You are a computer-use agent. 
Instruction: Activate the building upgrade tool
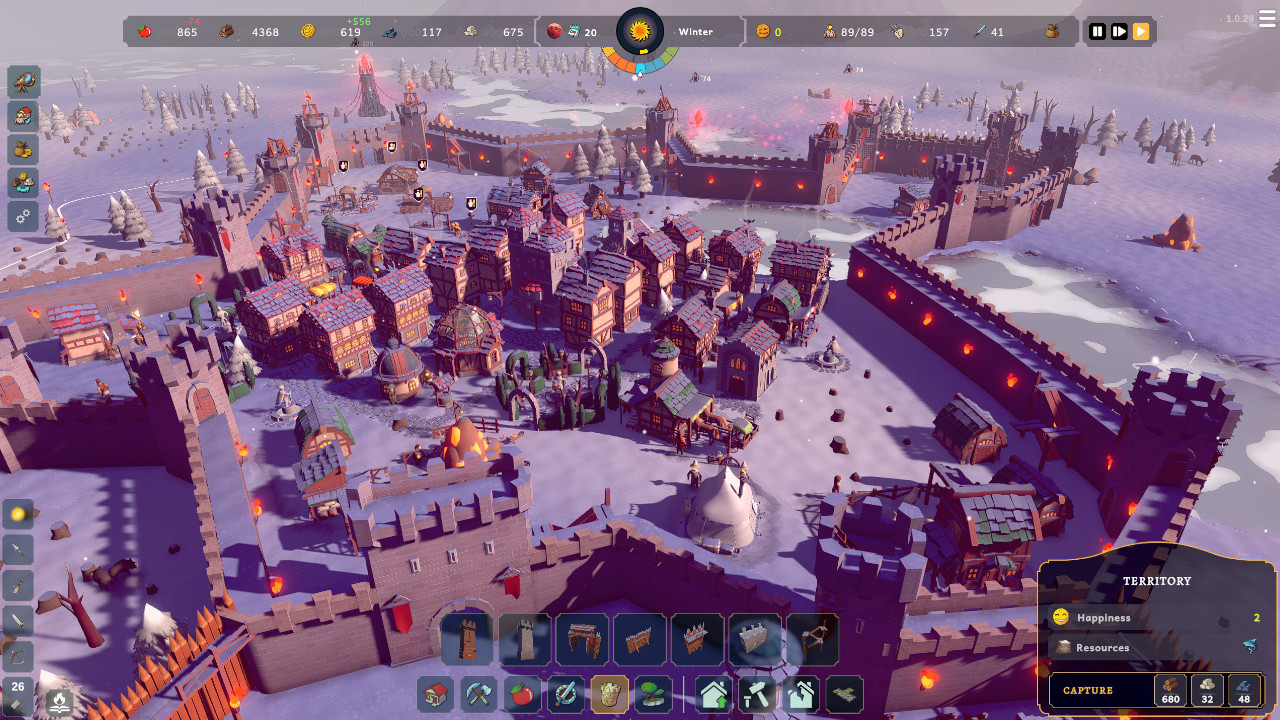click(714, 695)
